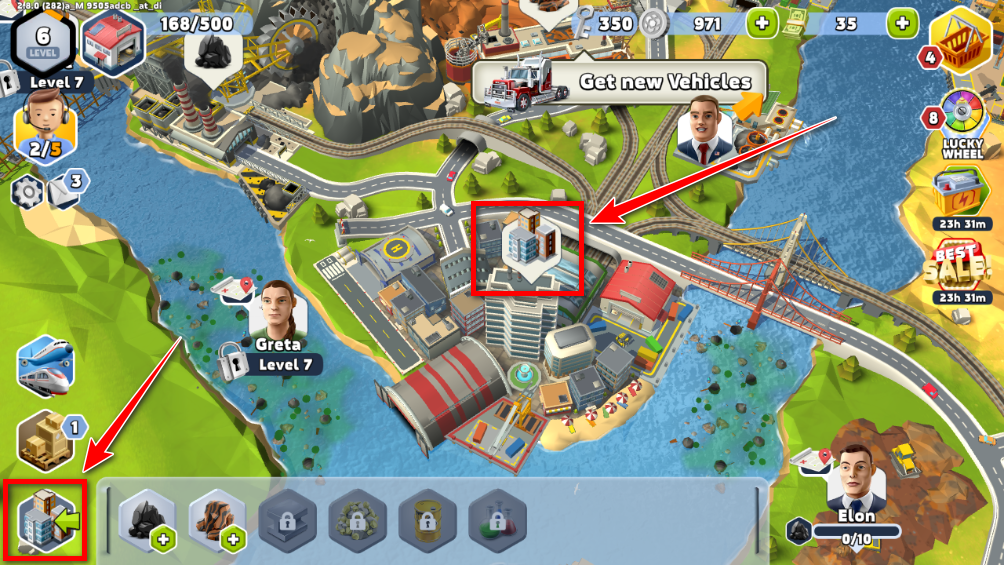Open the plane and train vehicles menu
This screenshot has height=565, width=1004.
(46, 366)
